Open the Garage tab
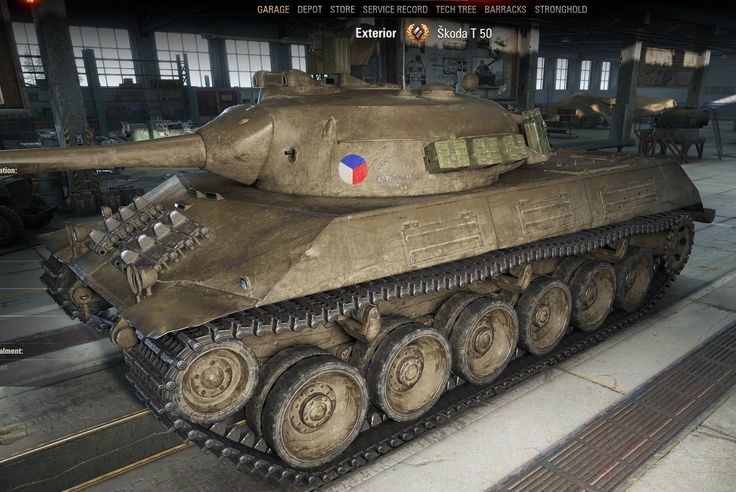The width and height of the screenshot is (736, 492). tap(273, 10)
